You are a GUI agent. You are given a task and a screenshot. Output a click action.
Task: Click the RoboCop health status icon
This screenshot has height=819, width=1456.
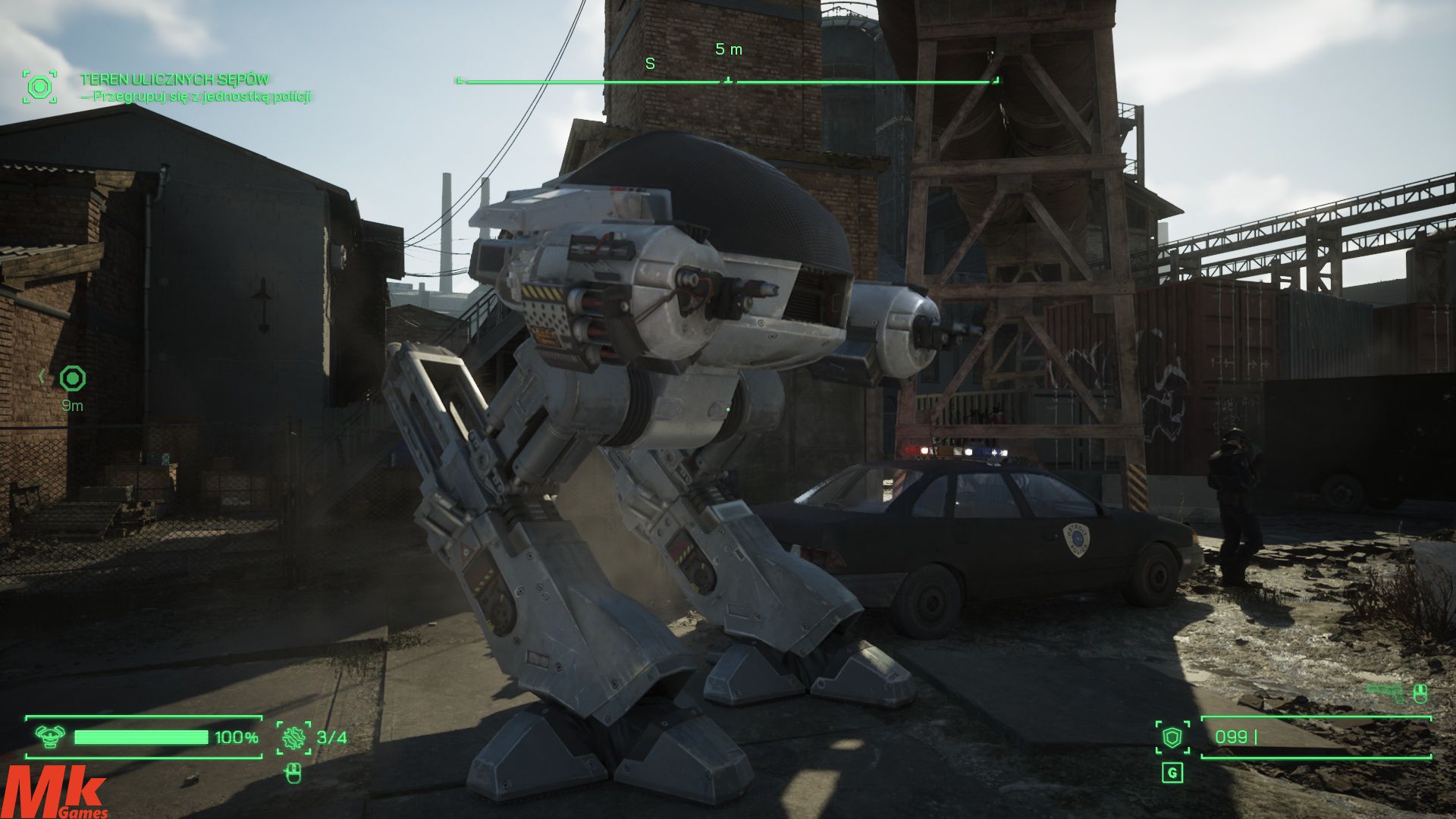(x=51, y=736)
